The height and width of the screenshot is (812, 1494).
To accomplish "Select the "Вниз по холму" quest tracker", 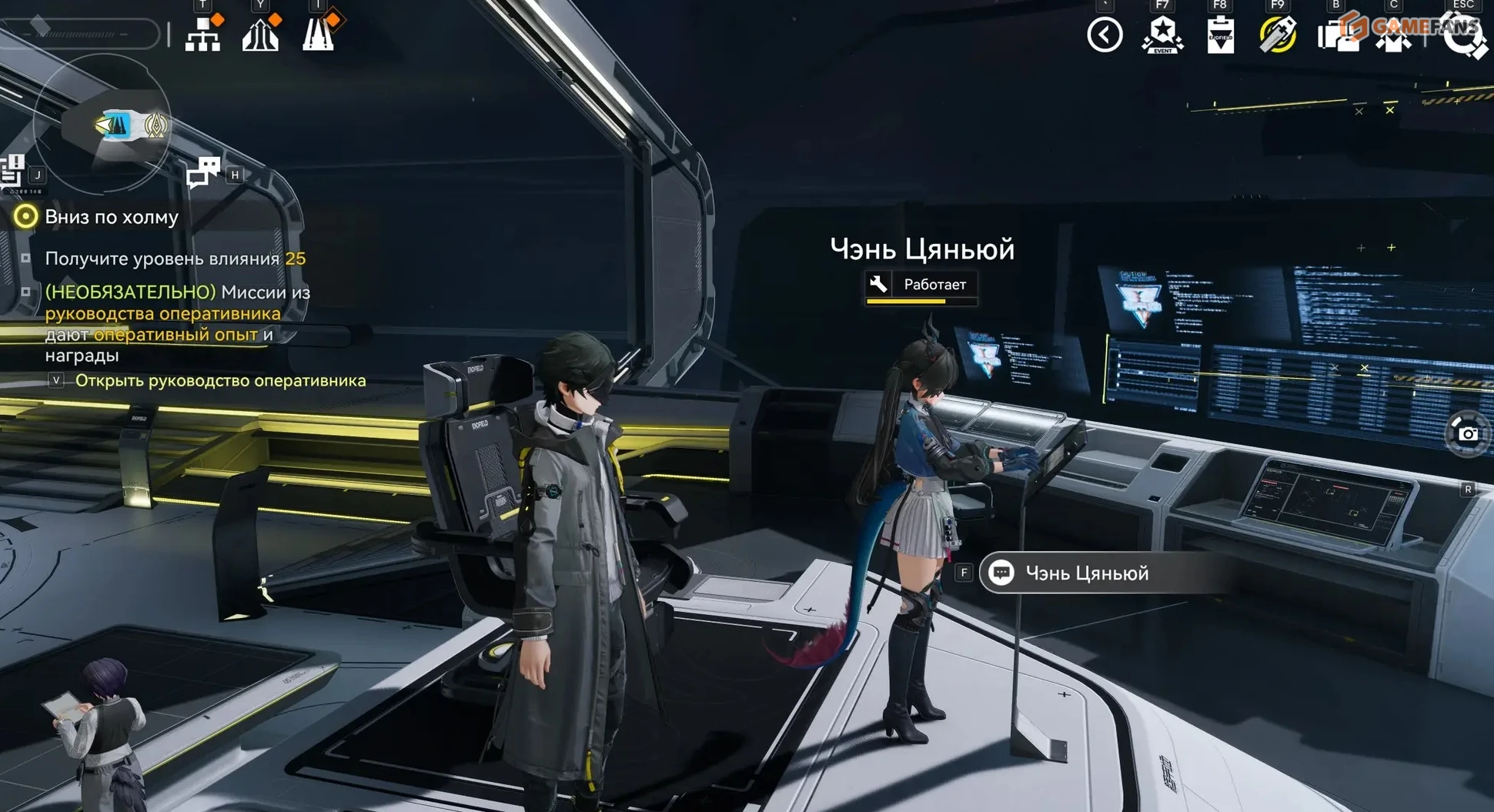I will [111, 217].
